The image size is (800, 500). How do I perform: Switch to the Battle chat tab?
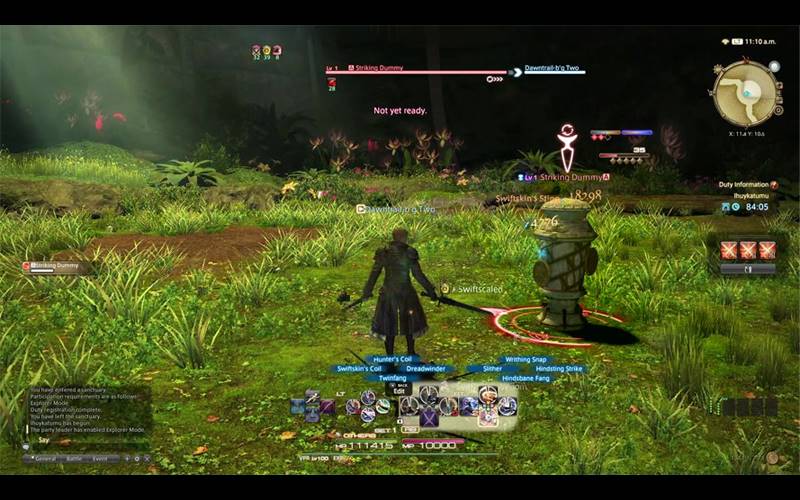pos(73,459)
